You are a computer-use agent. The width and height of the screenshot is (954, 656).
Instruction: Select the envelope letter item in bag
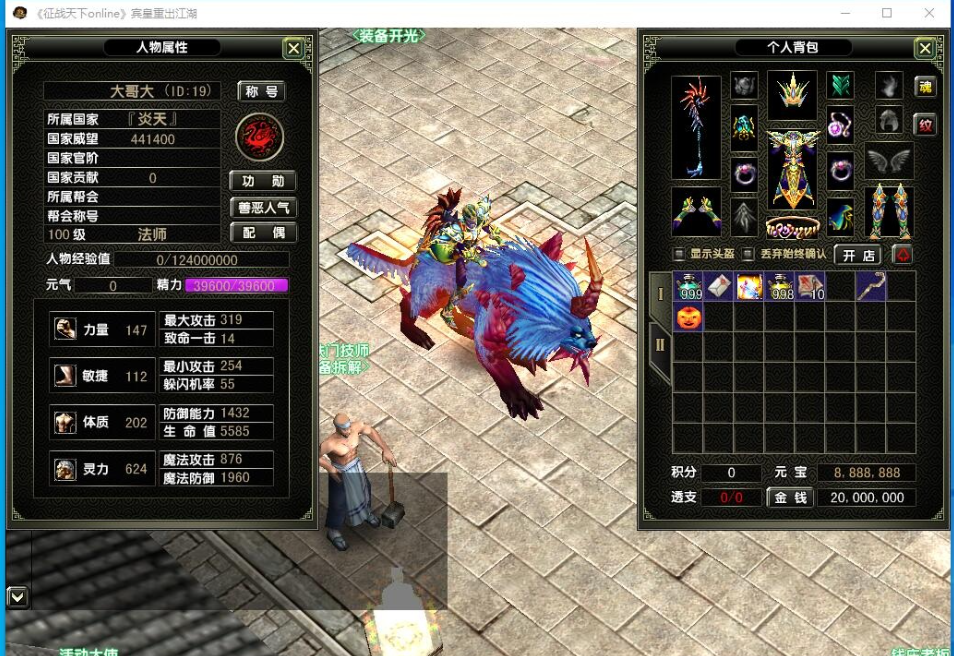[x=719, y=287]
